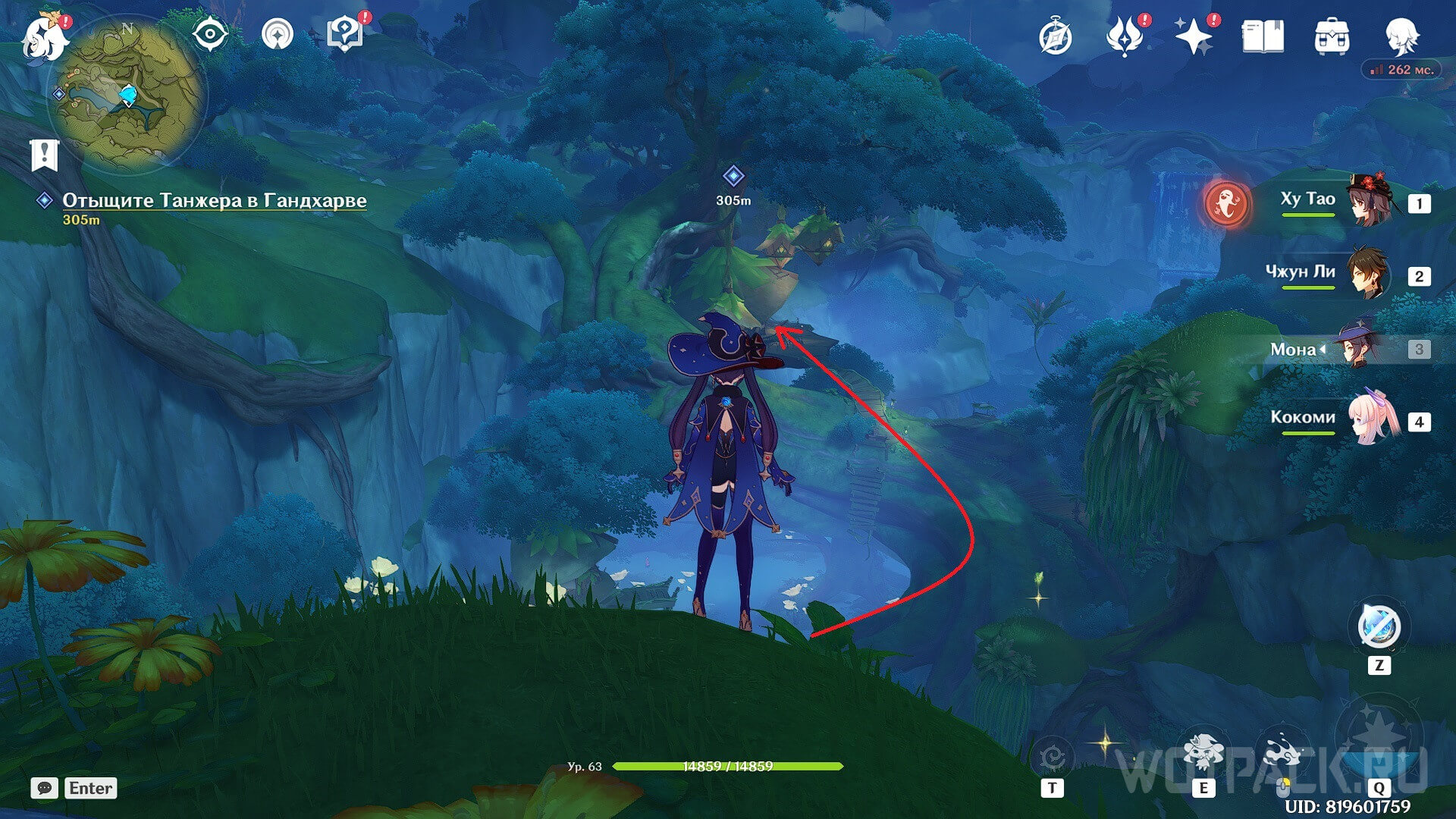Open the compass events icon
The width and height of the screenshot is (1456, 819).
[1055, 37]
